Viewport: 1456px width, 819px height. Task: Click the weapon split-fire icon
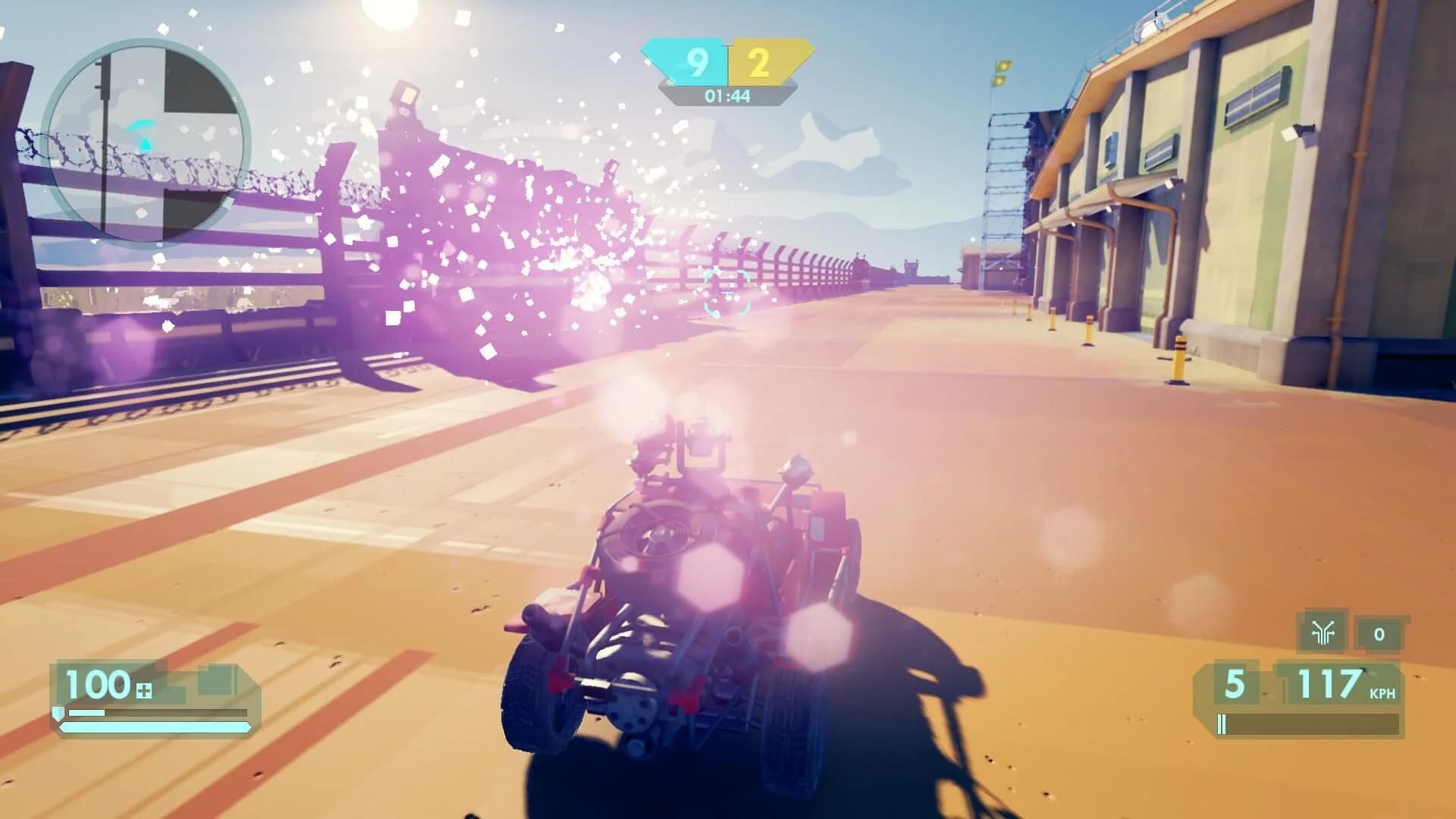point(1323,632)
